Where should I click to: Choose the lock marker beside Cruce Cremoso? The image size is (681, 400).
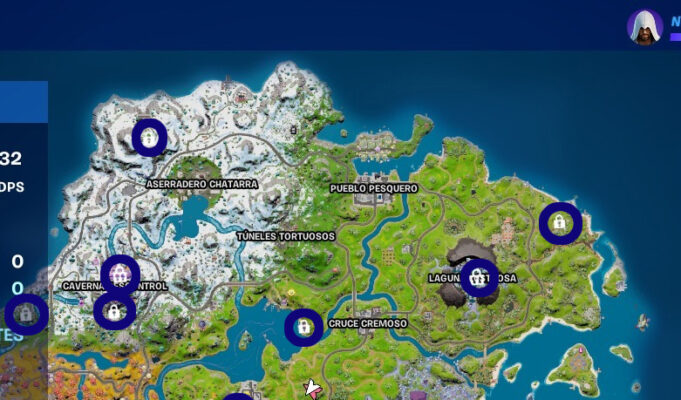coord(303,327)
